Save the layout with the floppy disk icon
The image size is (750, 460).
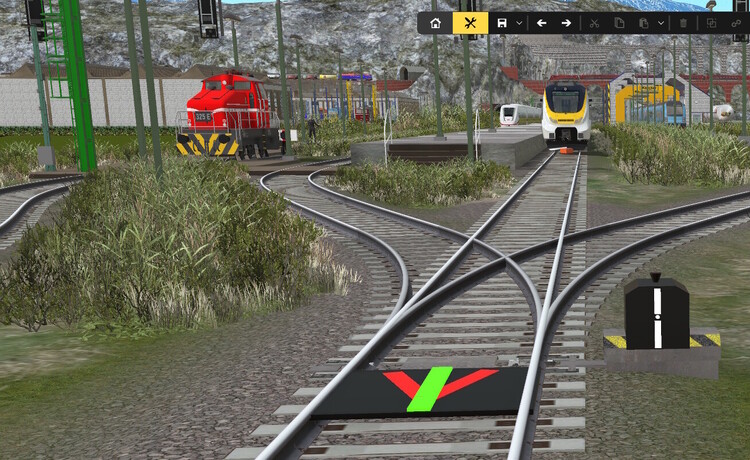(x=502, y=23)
